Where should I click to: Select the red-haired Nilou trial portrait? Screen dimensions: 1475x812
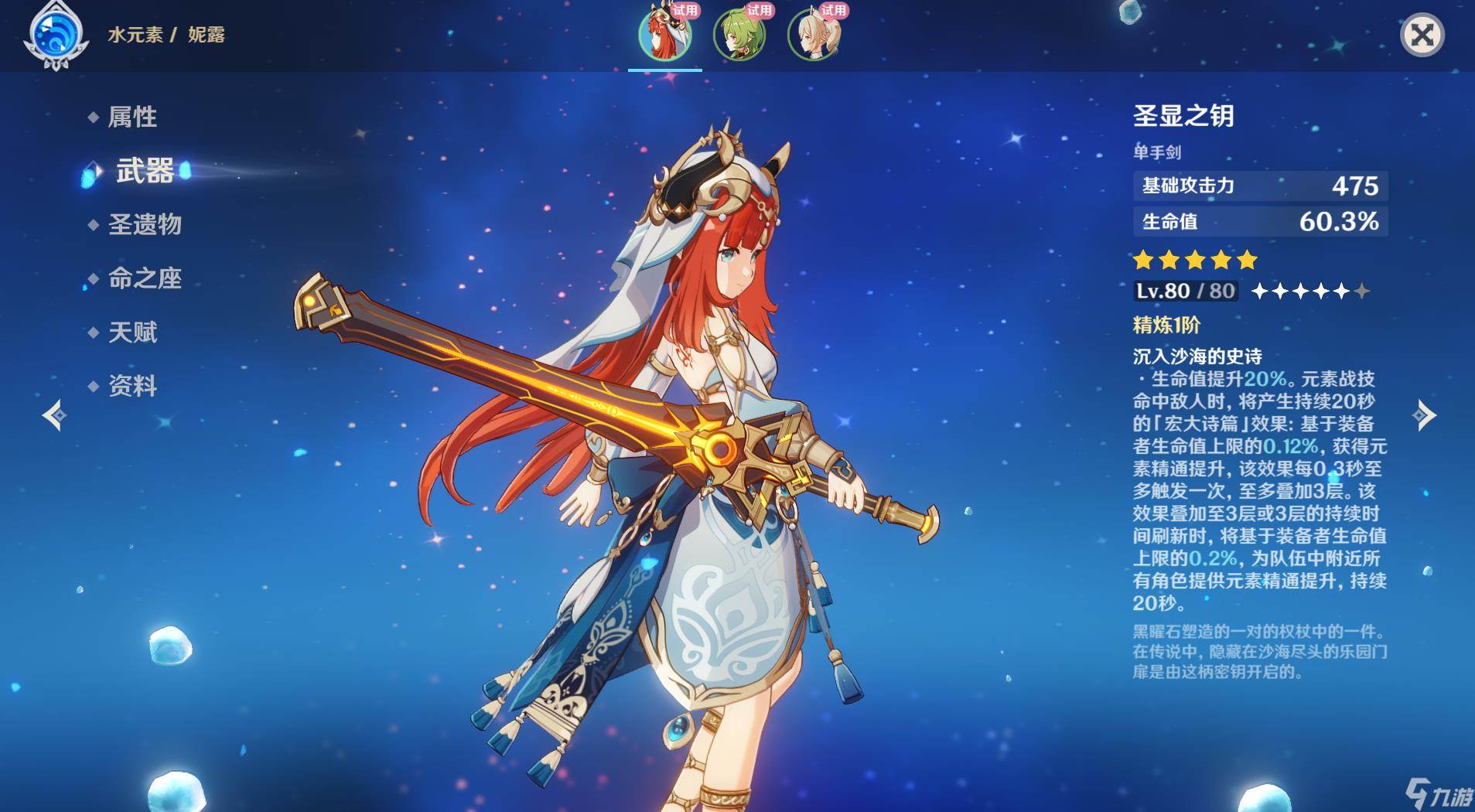664,36
